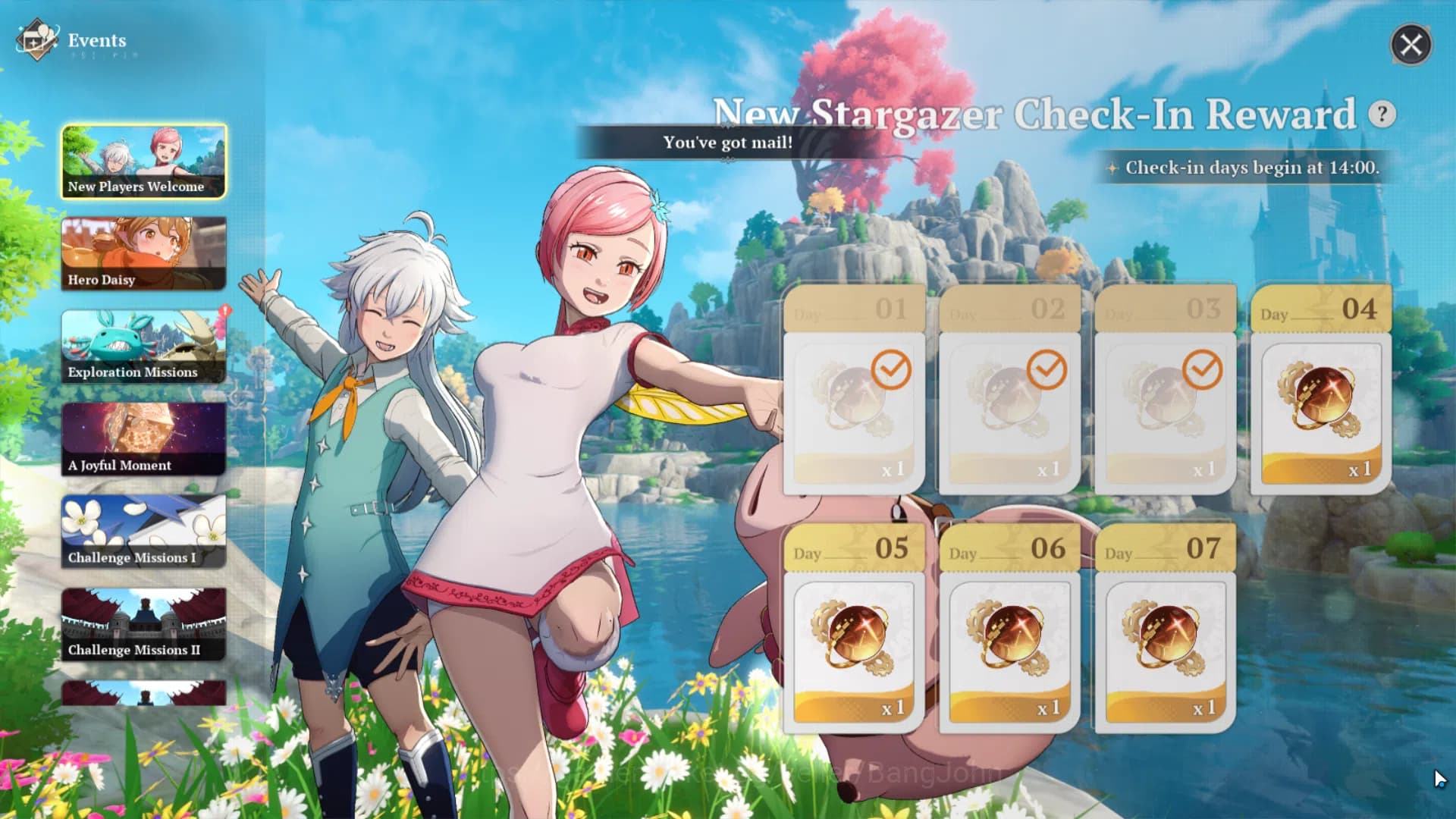The width and height of the screenshot is (1456, 819).
Task: Click the Events icon in the top-left corner
Action: (35, 39)
